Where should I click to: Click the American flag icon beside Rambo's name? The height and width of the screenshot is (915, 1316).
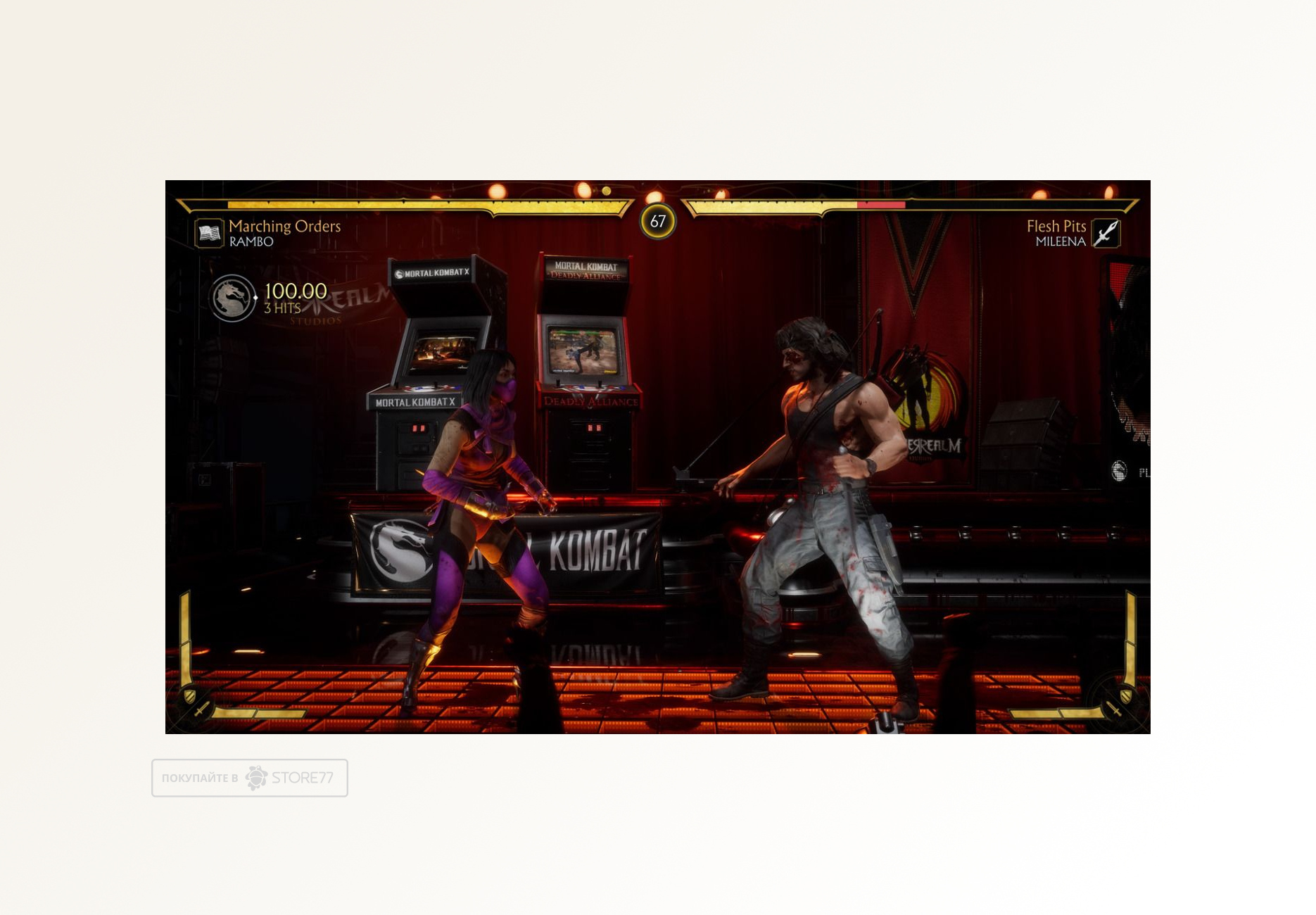coord(208,232)
